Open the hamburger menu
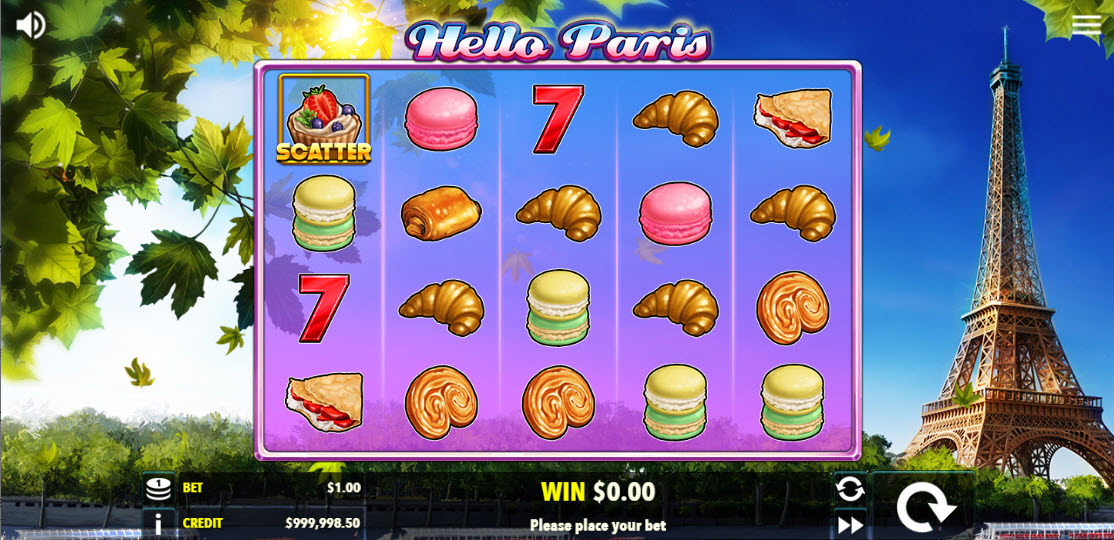The image size is (1114, 540). (x=1086, y=26)
